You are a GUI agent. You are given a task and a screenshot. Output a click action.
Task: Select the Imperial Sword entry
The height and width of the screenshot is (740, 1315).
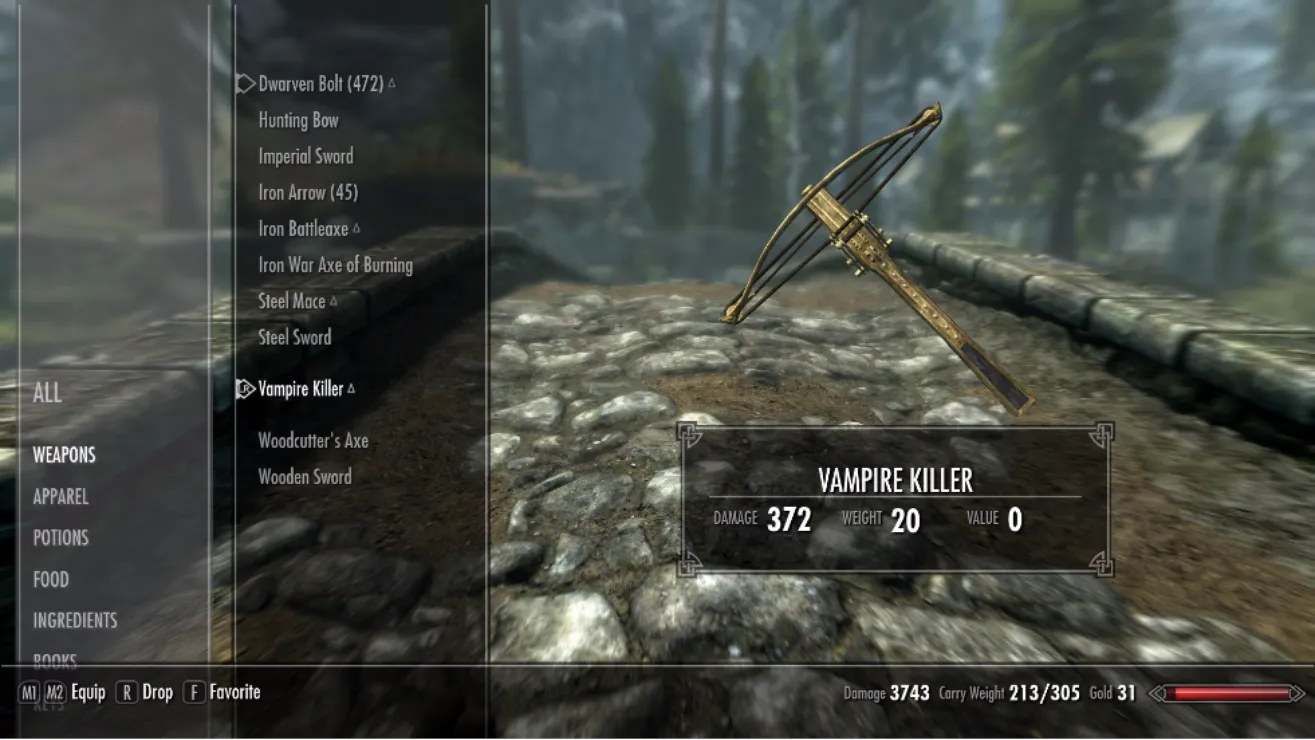click(305, 156)
